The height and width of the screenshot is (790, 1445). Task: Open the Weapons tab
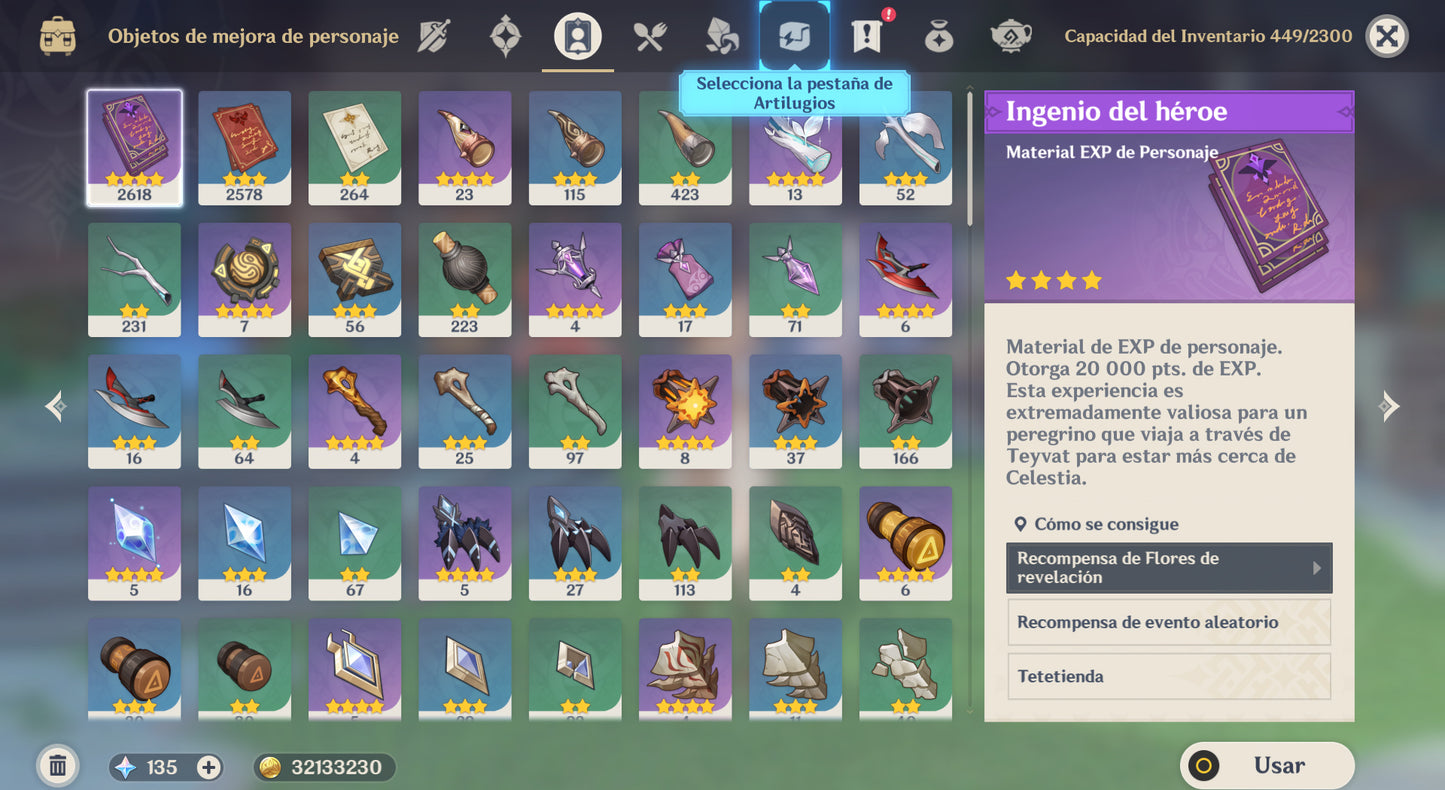[x=434, y=35]
